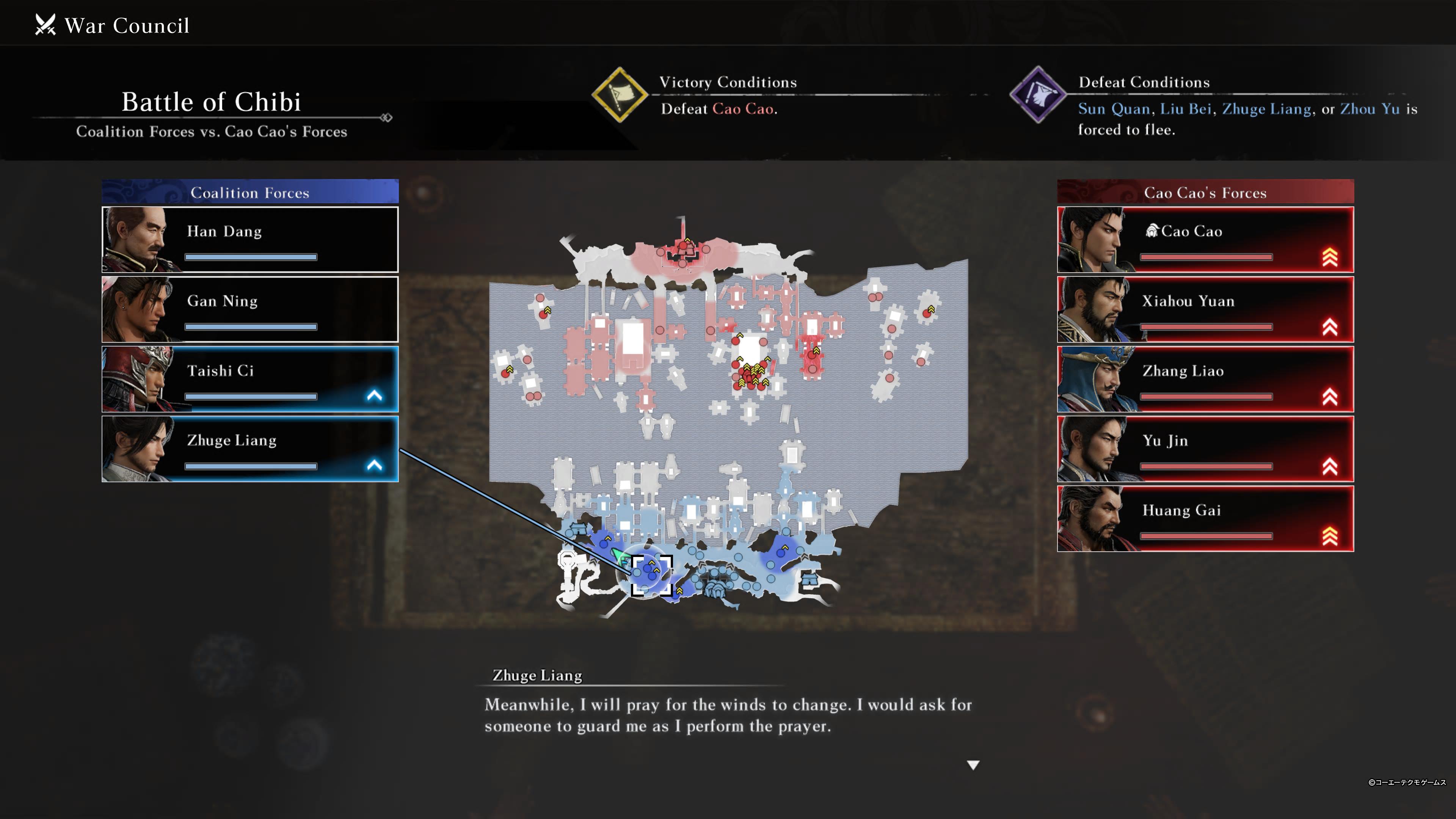
Task: Advance the dialogue with the white arrow
Action: 973,765
